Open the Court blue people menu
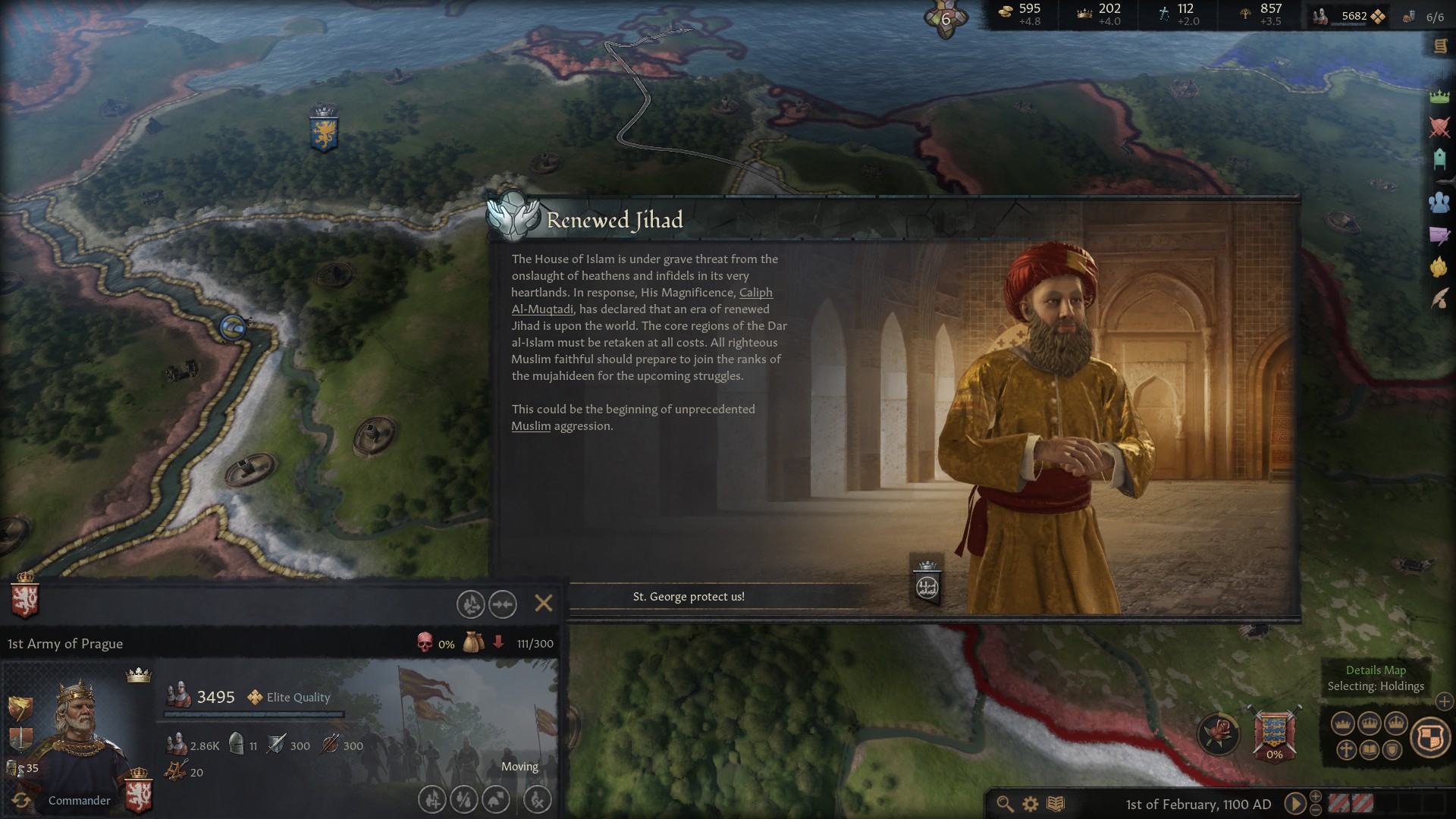Viewport: 1456px width, 819px height. 1439,202
